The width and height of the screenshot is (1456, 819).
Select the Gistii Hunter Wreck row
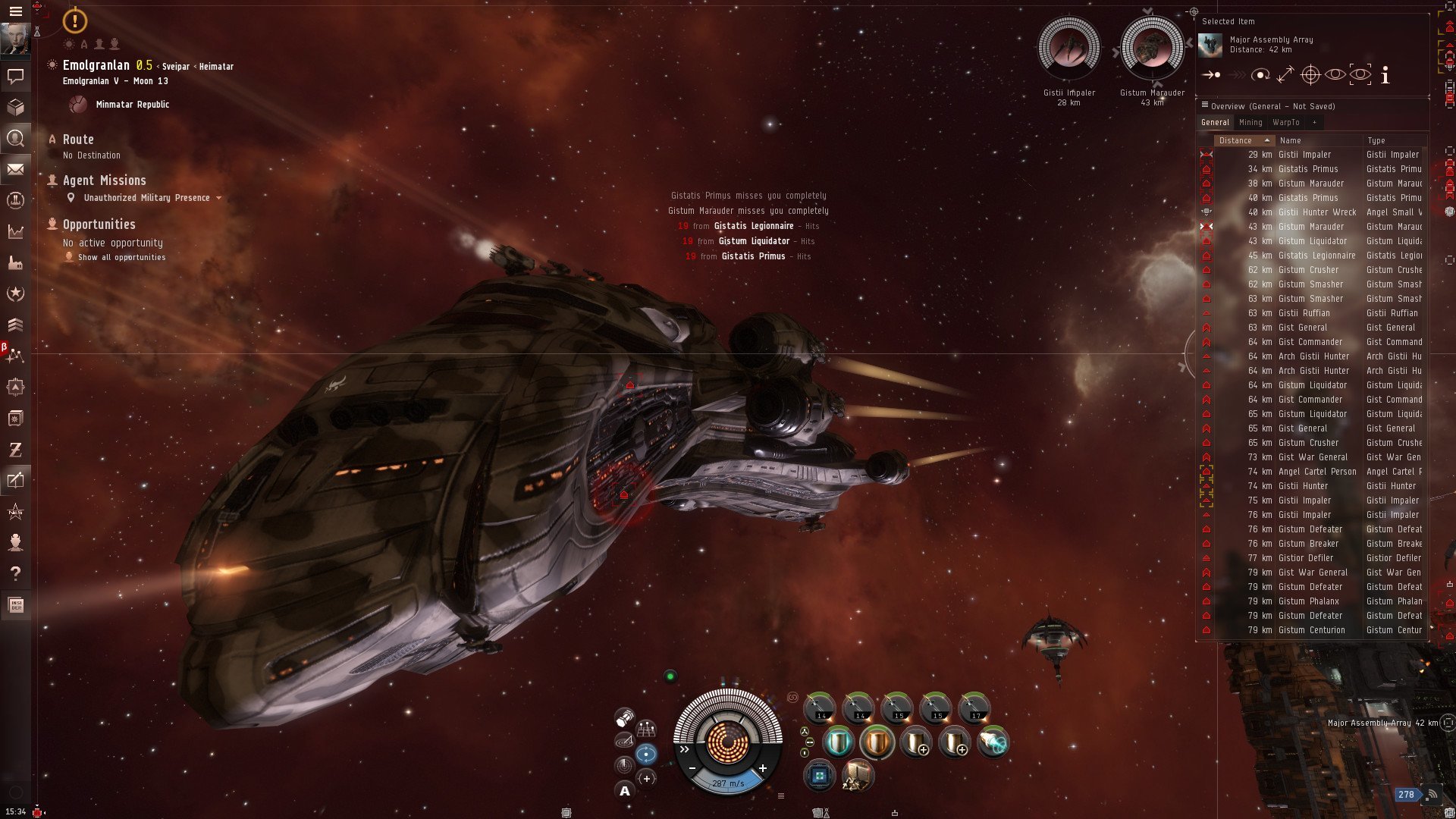(x=1316, y=212)
